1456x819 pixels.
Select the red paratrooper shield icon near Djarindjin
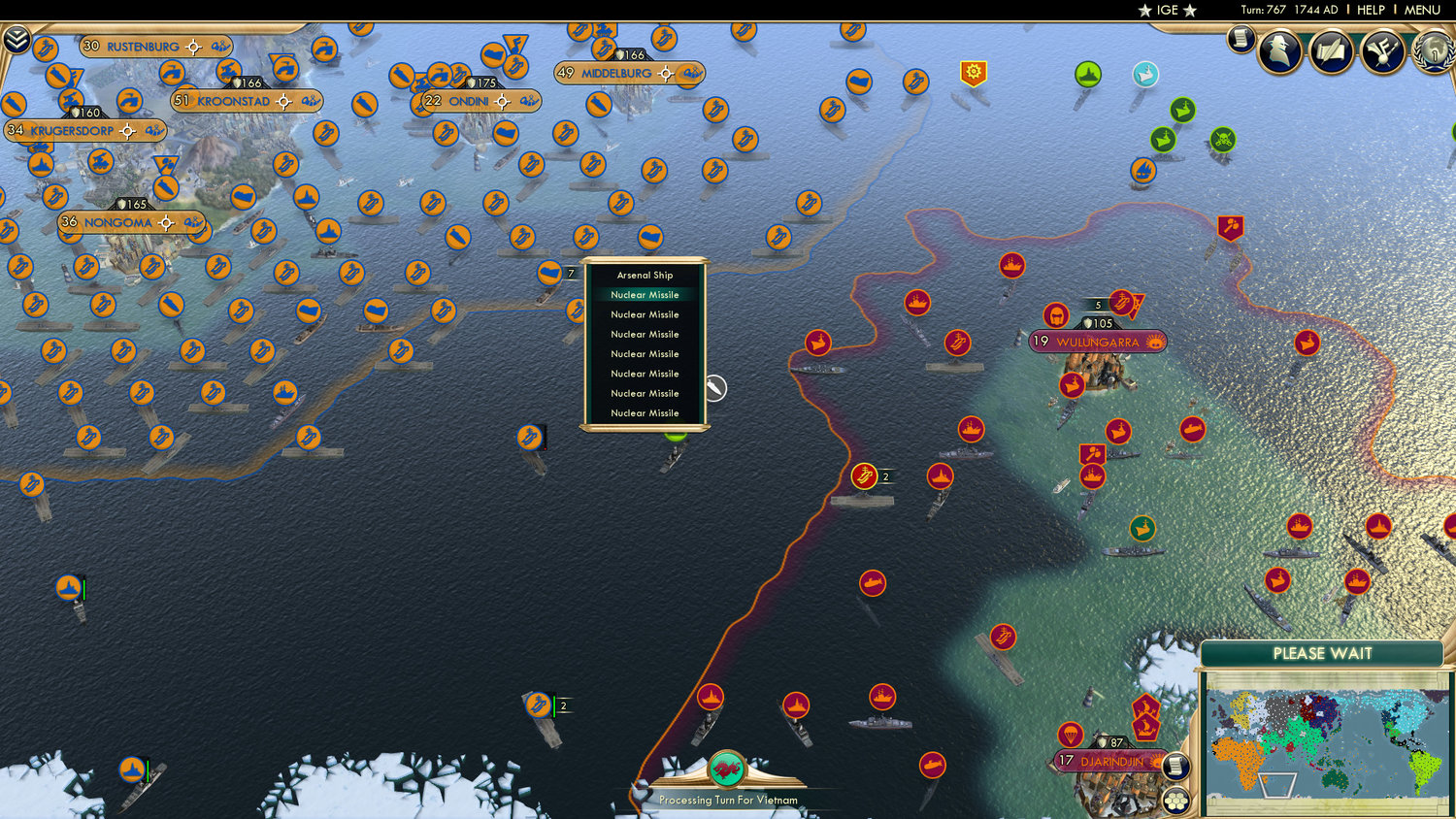[1071, 735]
